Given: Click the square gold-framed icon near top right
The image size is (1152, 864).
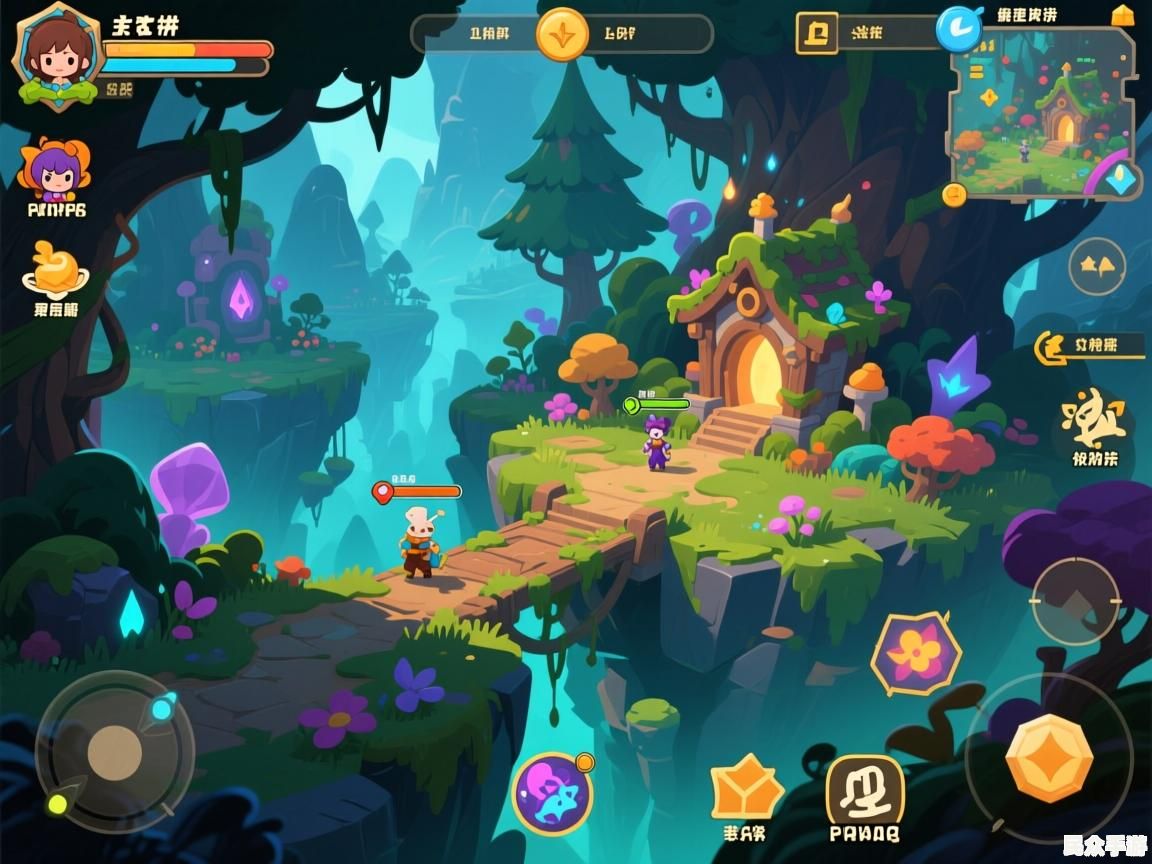Looking at the screenshot, I should (x=816, y=32).
